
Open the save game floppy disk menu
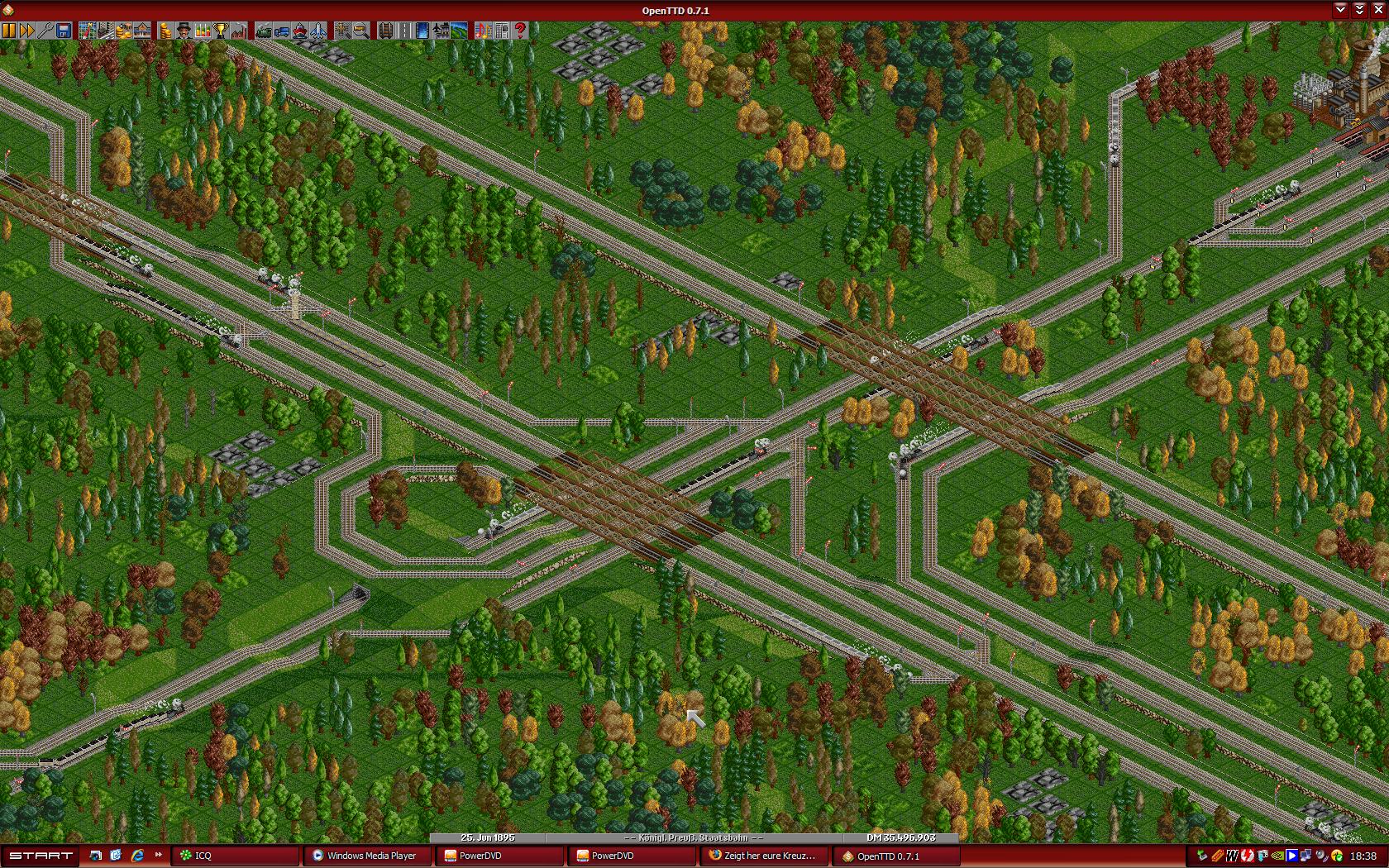pos(64,31)
